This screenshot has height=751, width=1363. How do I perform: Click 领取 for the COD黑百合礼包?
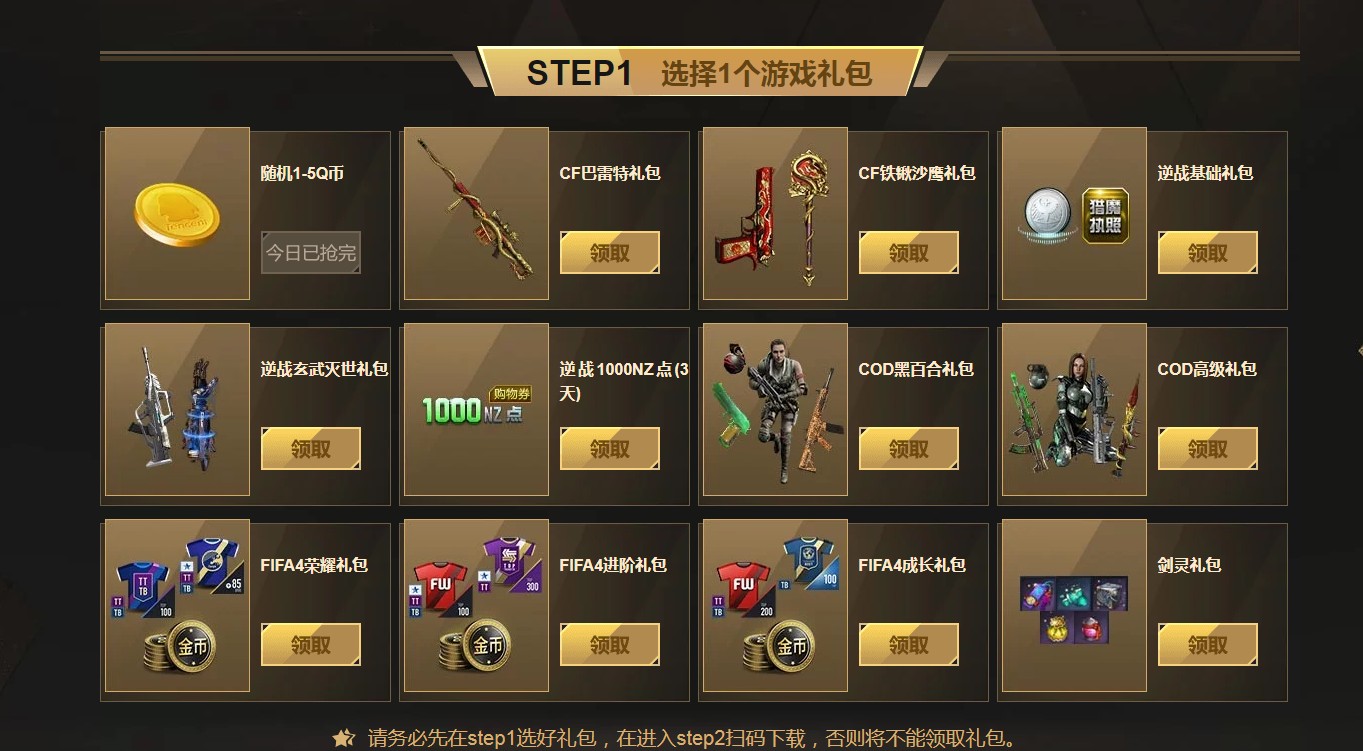coord(908,448)
